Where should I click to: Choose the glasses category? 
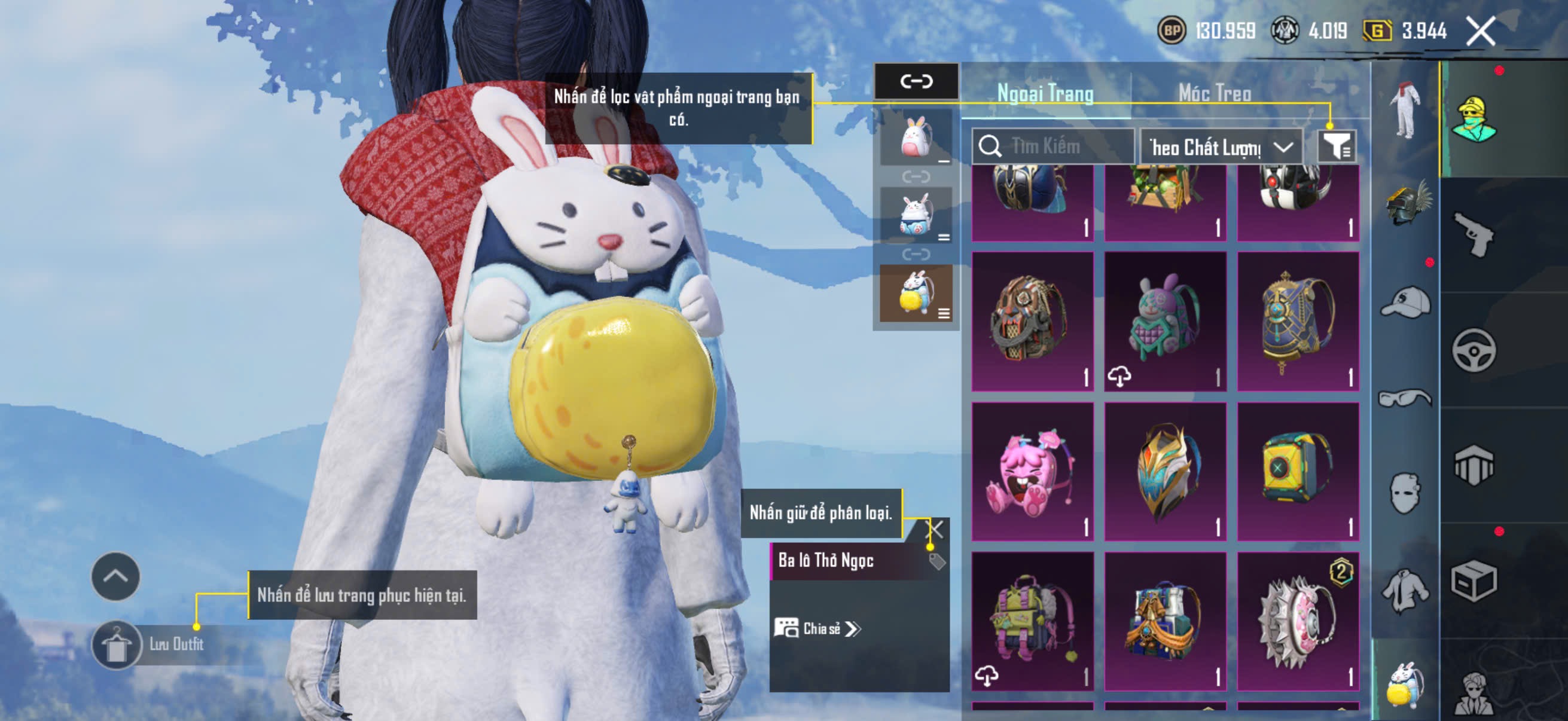point(1406,399)
